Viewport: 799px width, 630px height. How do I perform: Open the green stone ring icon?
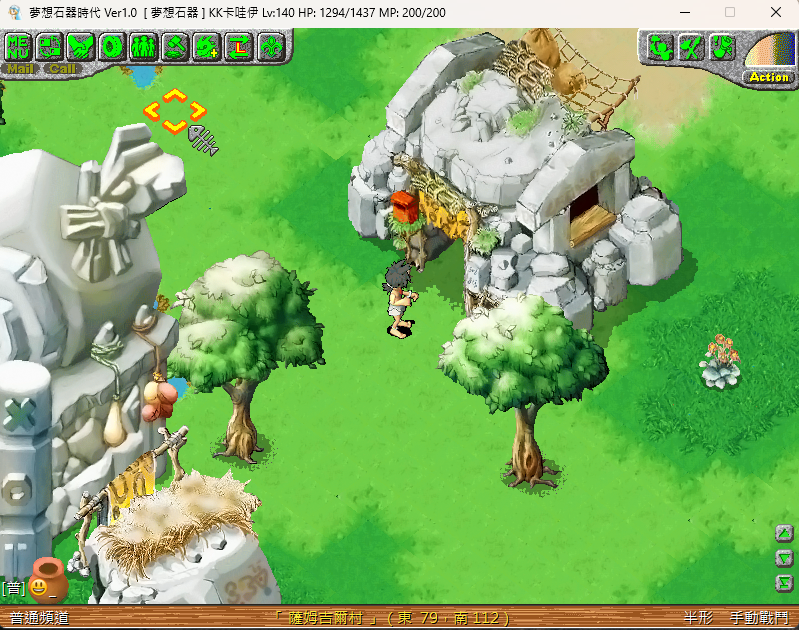(x=112, y=46)
